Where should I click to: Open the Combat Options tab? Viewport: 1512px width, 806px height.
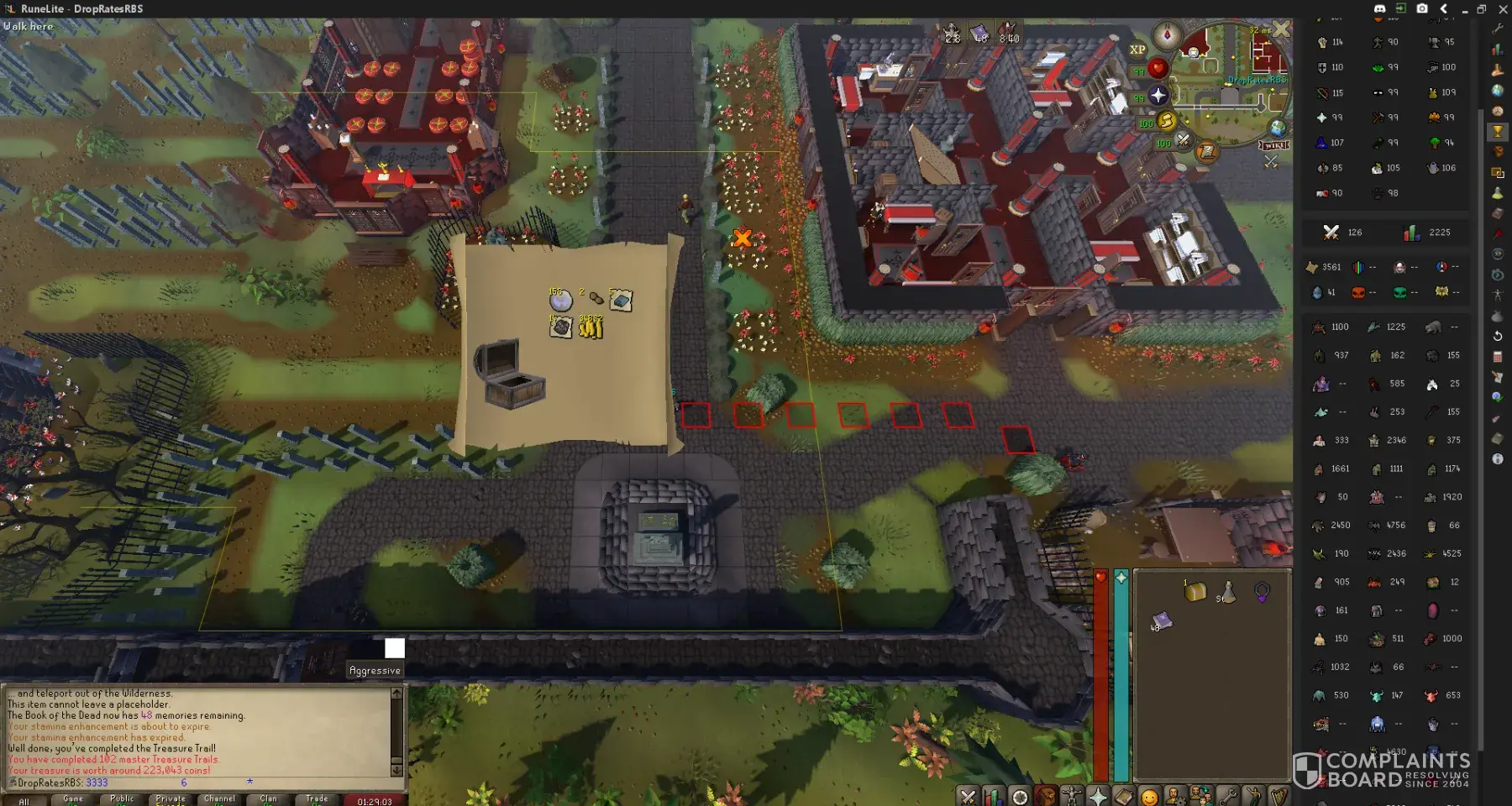pos(968,796)
